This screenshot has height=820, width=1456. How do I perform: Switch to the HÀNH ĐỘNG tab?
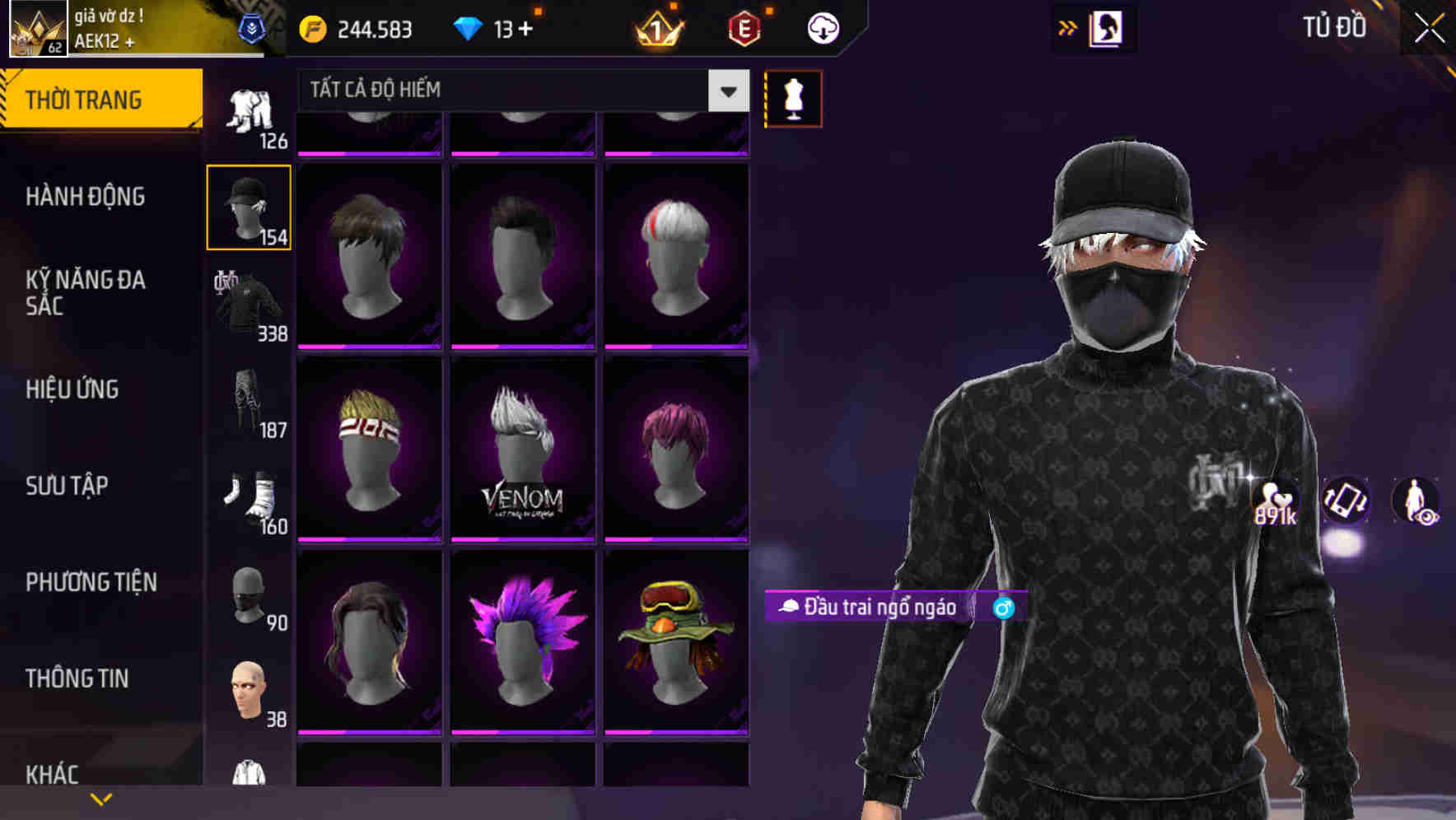point(86,197)
